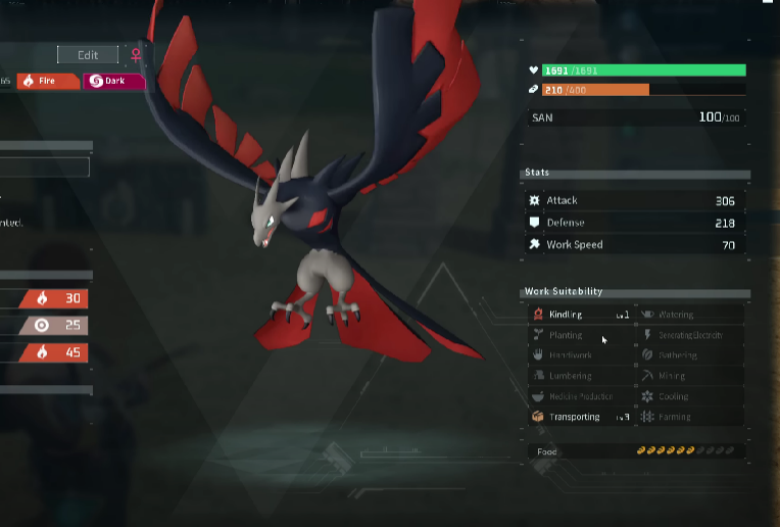Choose the neutral skill with power 25

point(44,325)
